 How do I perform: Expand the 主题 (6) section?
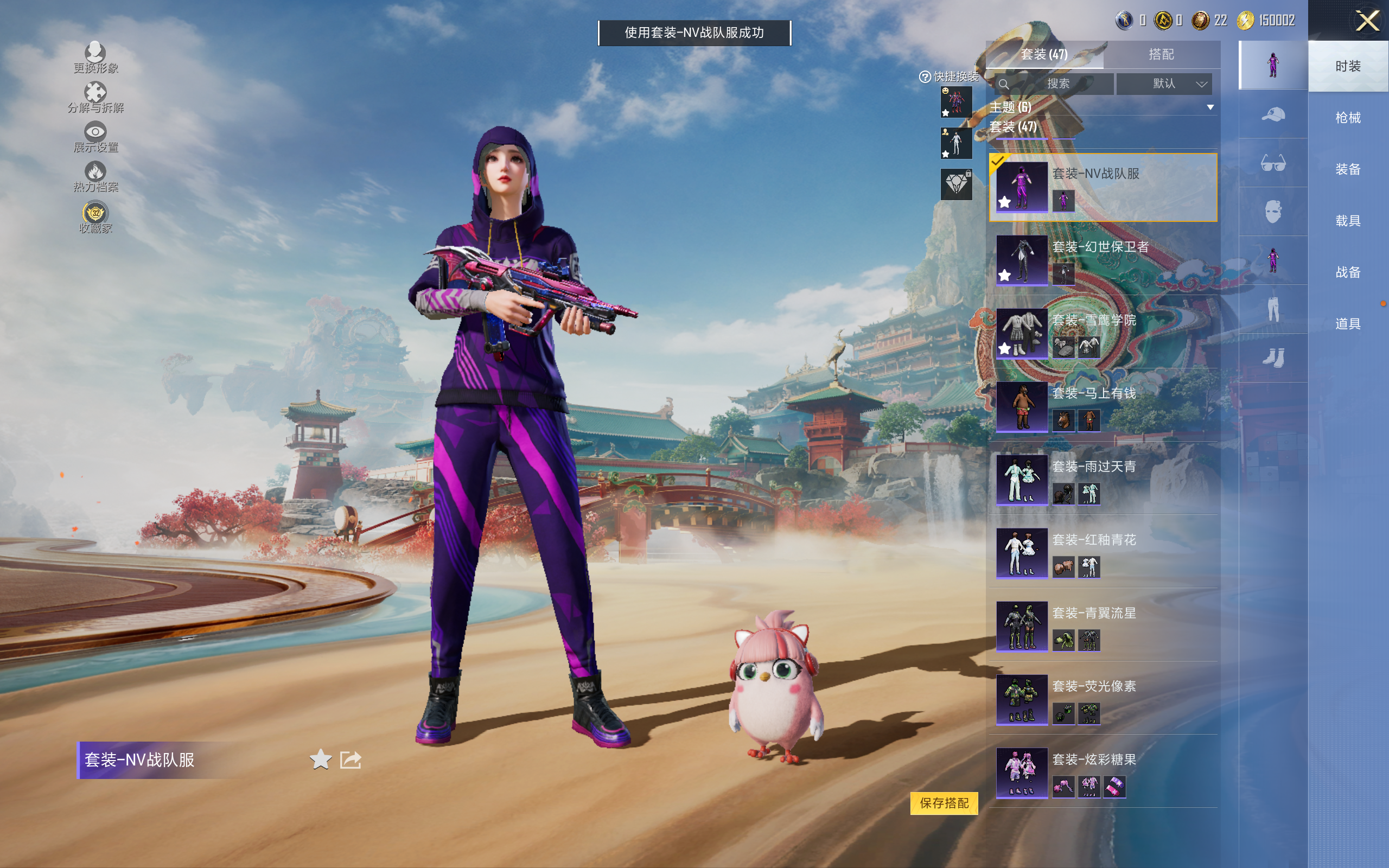[x=1210, y=107]
